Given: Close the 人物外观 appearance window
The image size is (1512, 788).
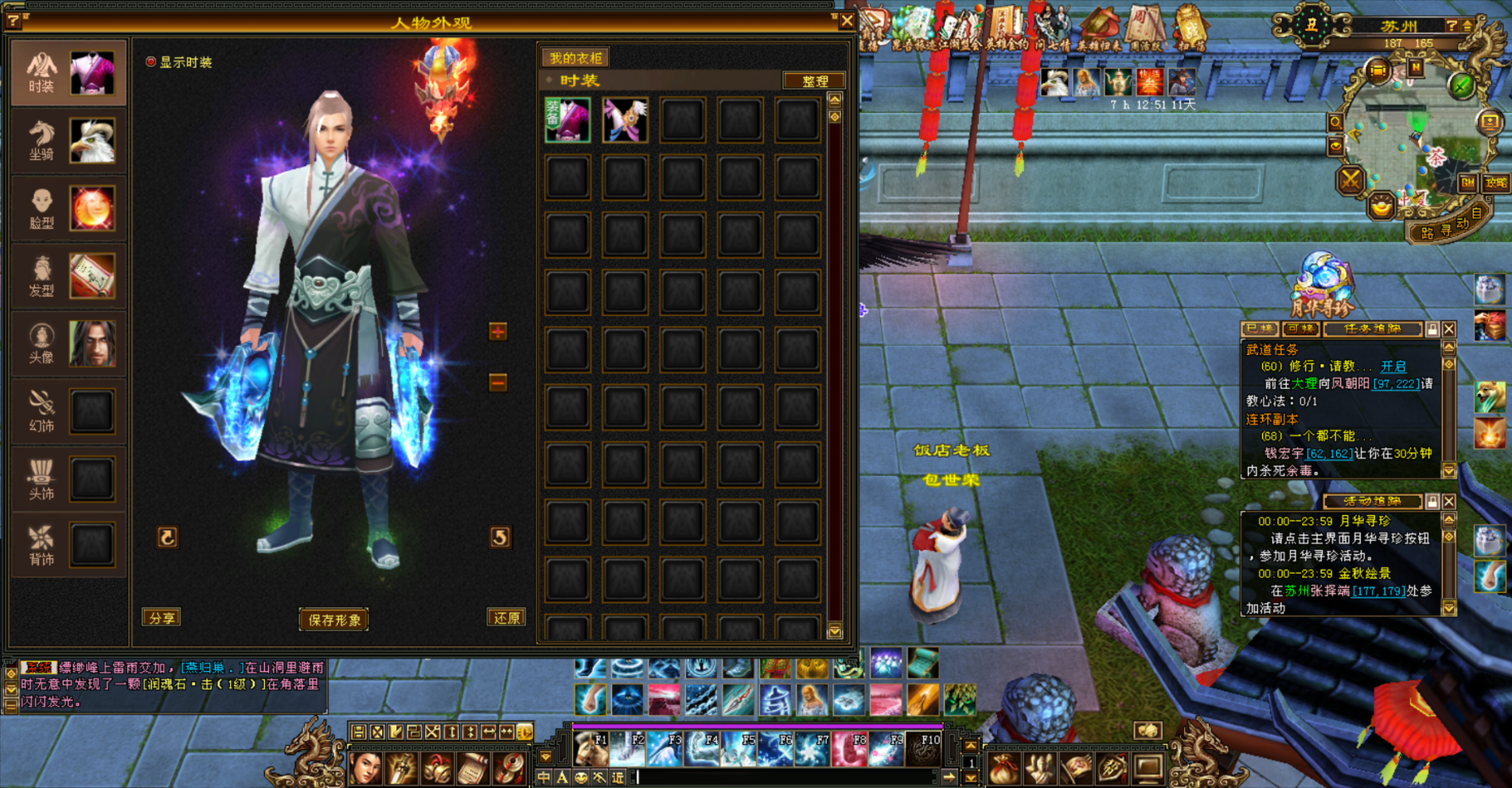Looking at the screenshot, I should [847, 21].
